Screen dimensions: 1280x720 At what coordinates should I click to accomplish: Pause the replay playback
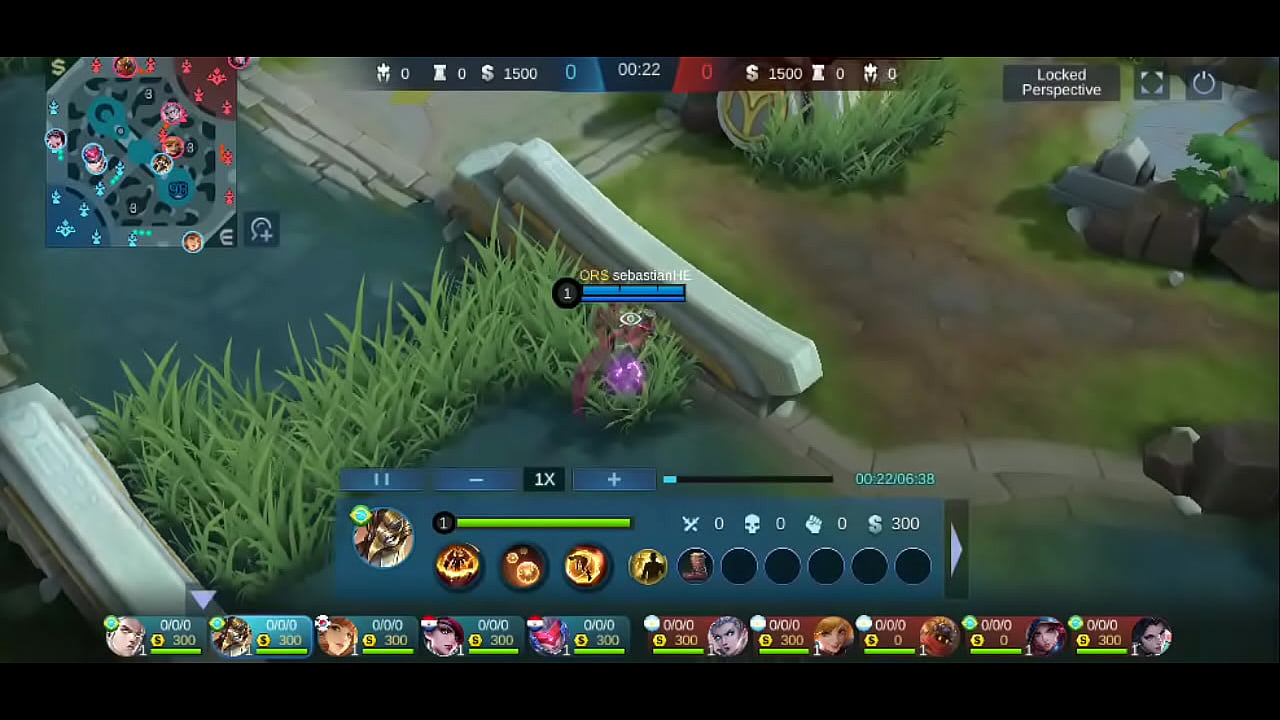point(381,479)
